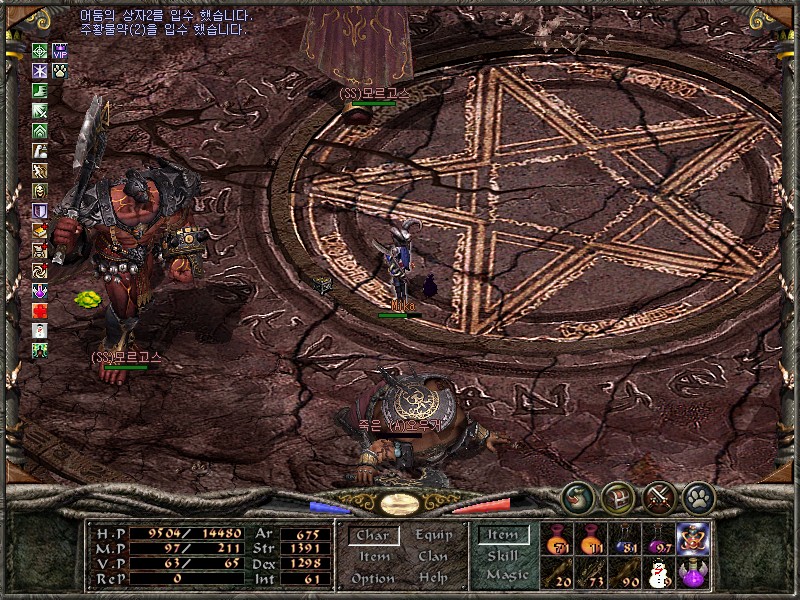Open the Help menu
Screen dimensions: 800x600
point(433,578)
